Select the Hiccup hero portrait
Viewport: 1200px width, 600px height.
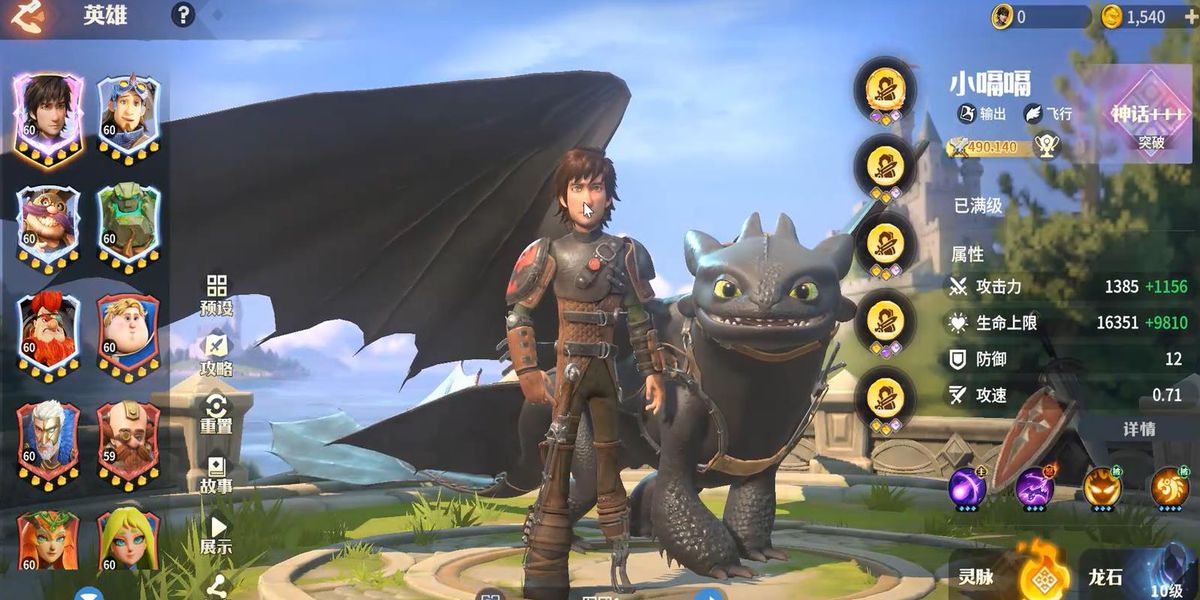(x=48, y=112)
